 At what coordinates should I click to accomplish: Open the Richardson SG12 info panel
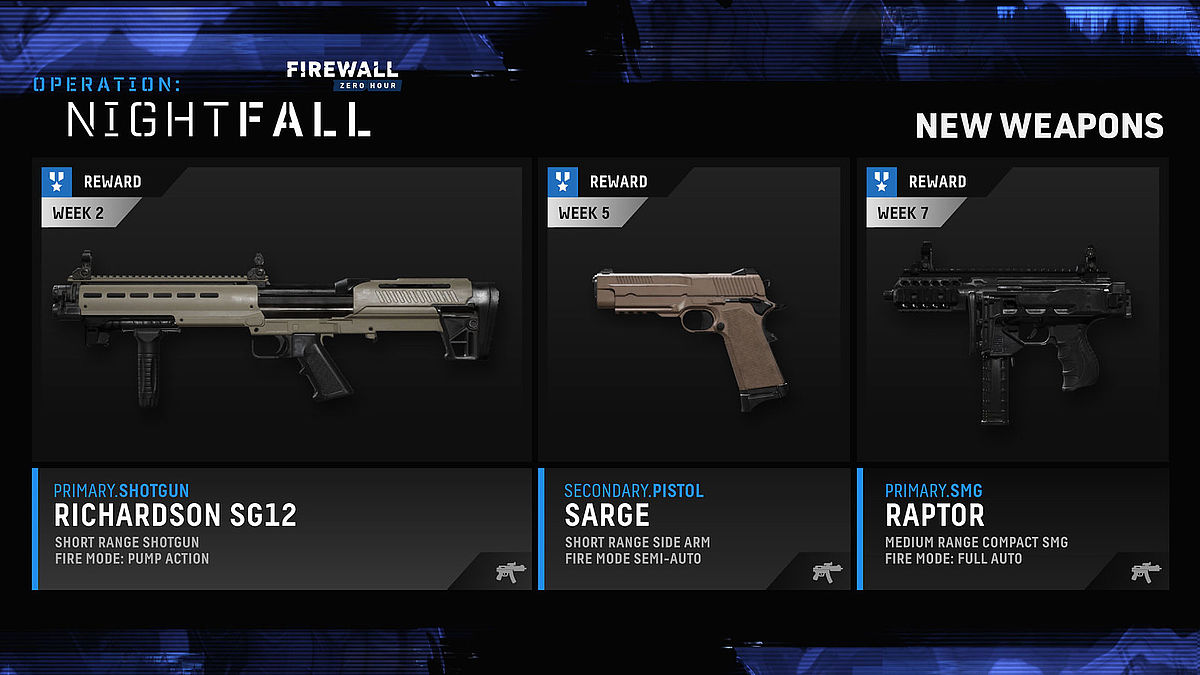point(282,528)
